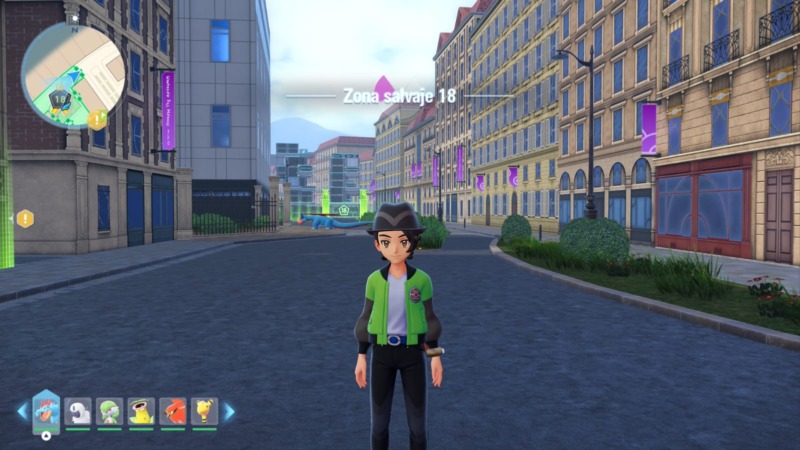Click the yellow exclamation indicator at left screen edge

tap(25, 218)
